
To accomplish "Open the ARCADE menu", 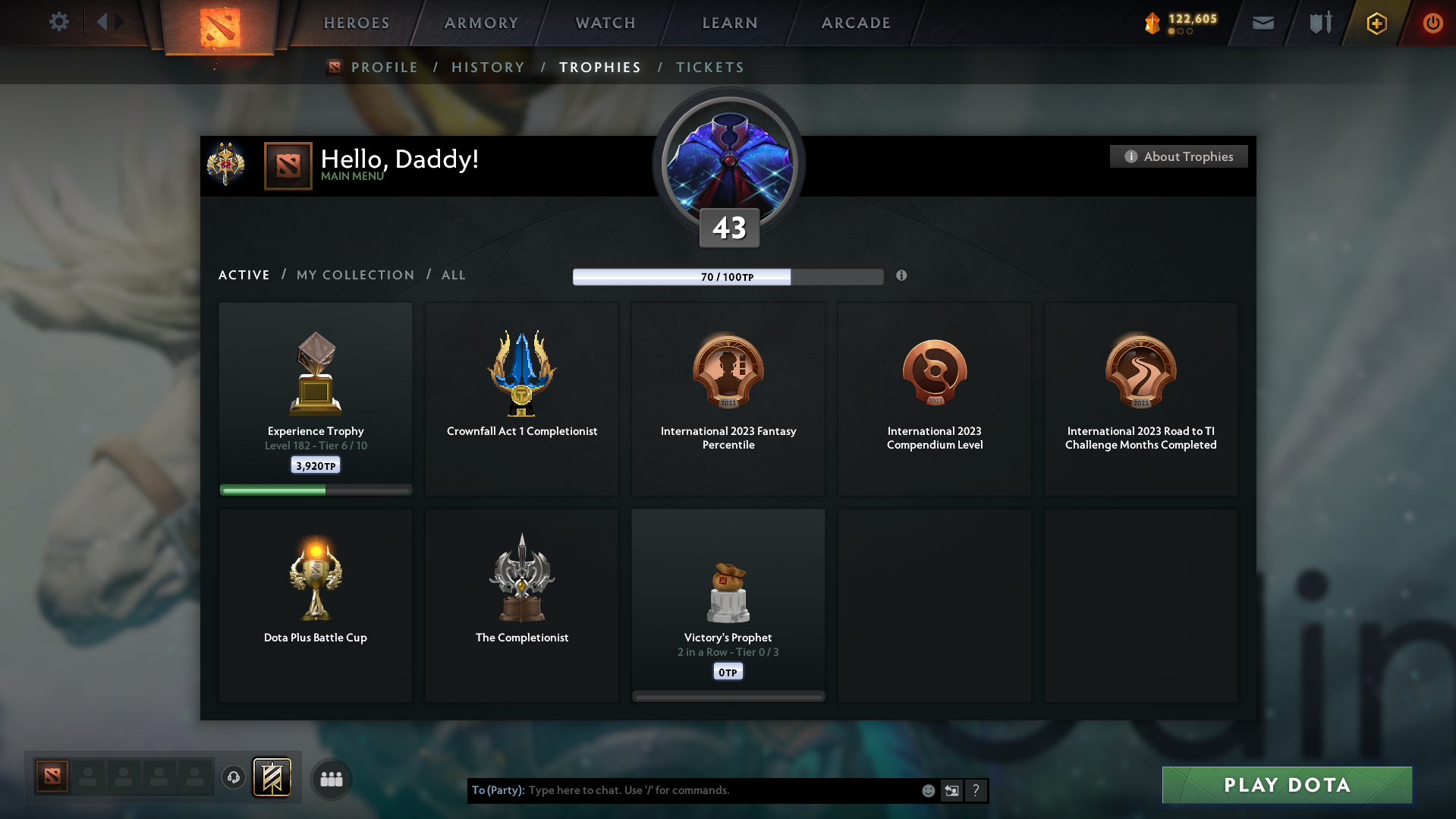I will [856, 23].
